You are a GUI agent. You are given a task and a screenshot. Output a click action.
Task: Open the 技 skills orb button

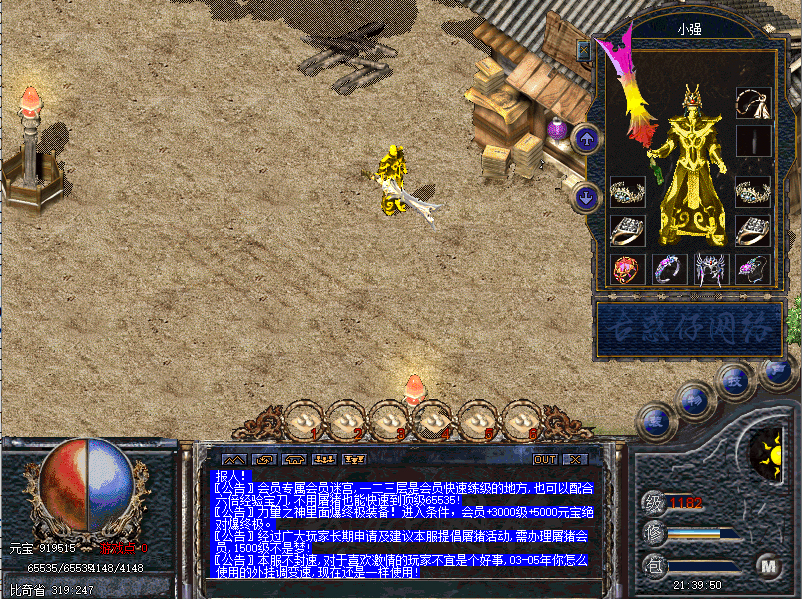pyautogui.click(x=735, y=381)
